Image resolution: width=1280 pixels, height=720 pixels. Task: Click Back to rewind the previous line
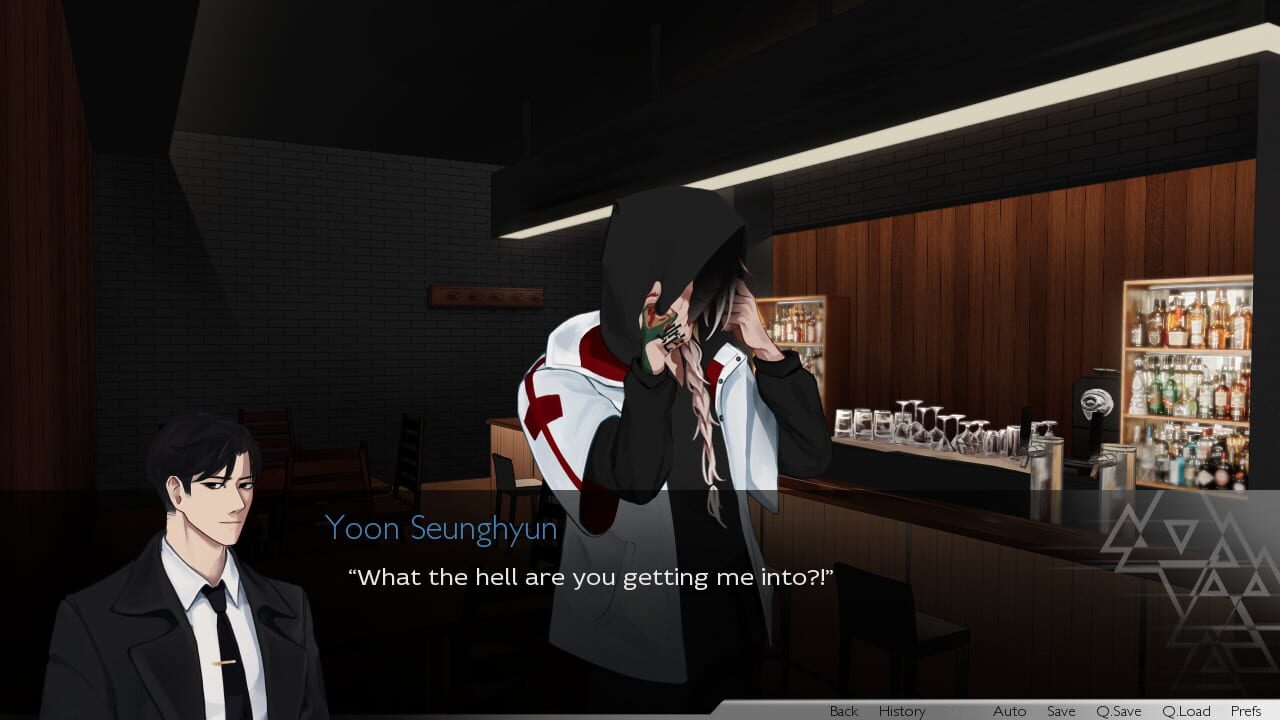click(843, 711)
